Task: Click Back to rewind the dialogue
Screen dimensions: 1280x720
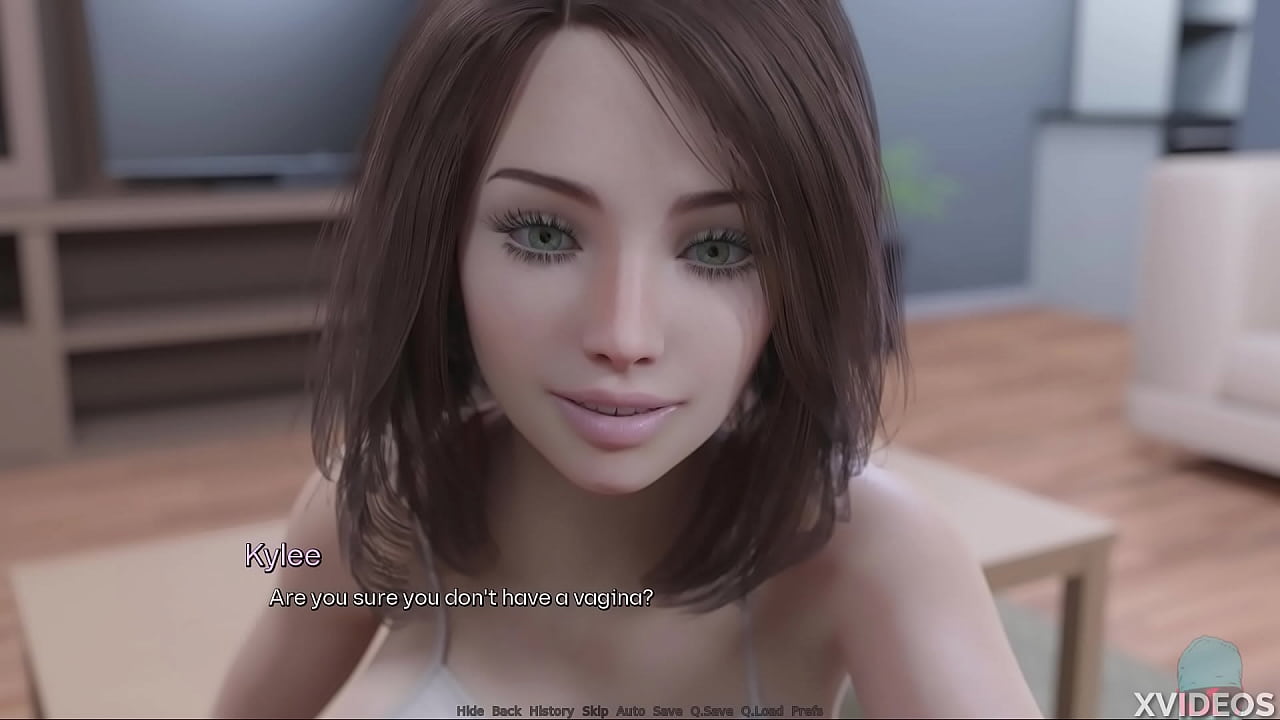Action: (507, 710)
